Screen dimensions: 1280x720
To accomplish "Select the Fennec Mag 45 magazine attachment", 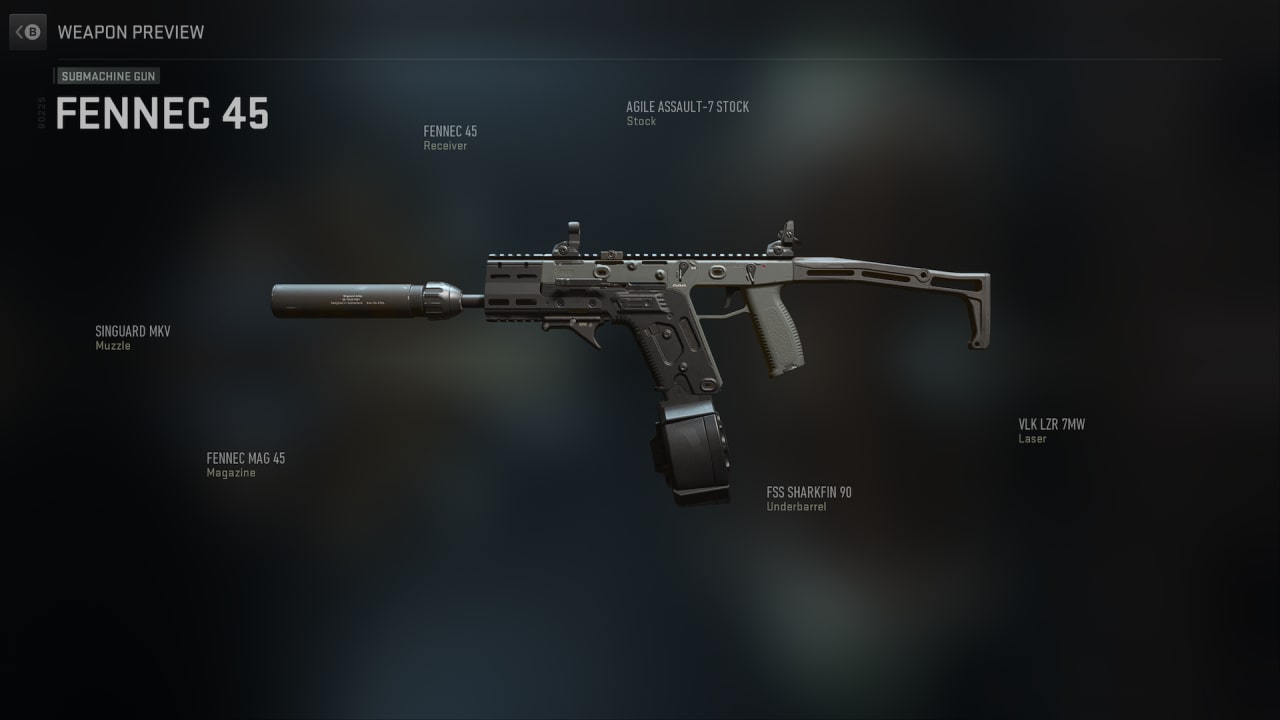I will coord(245,465).
